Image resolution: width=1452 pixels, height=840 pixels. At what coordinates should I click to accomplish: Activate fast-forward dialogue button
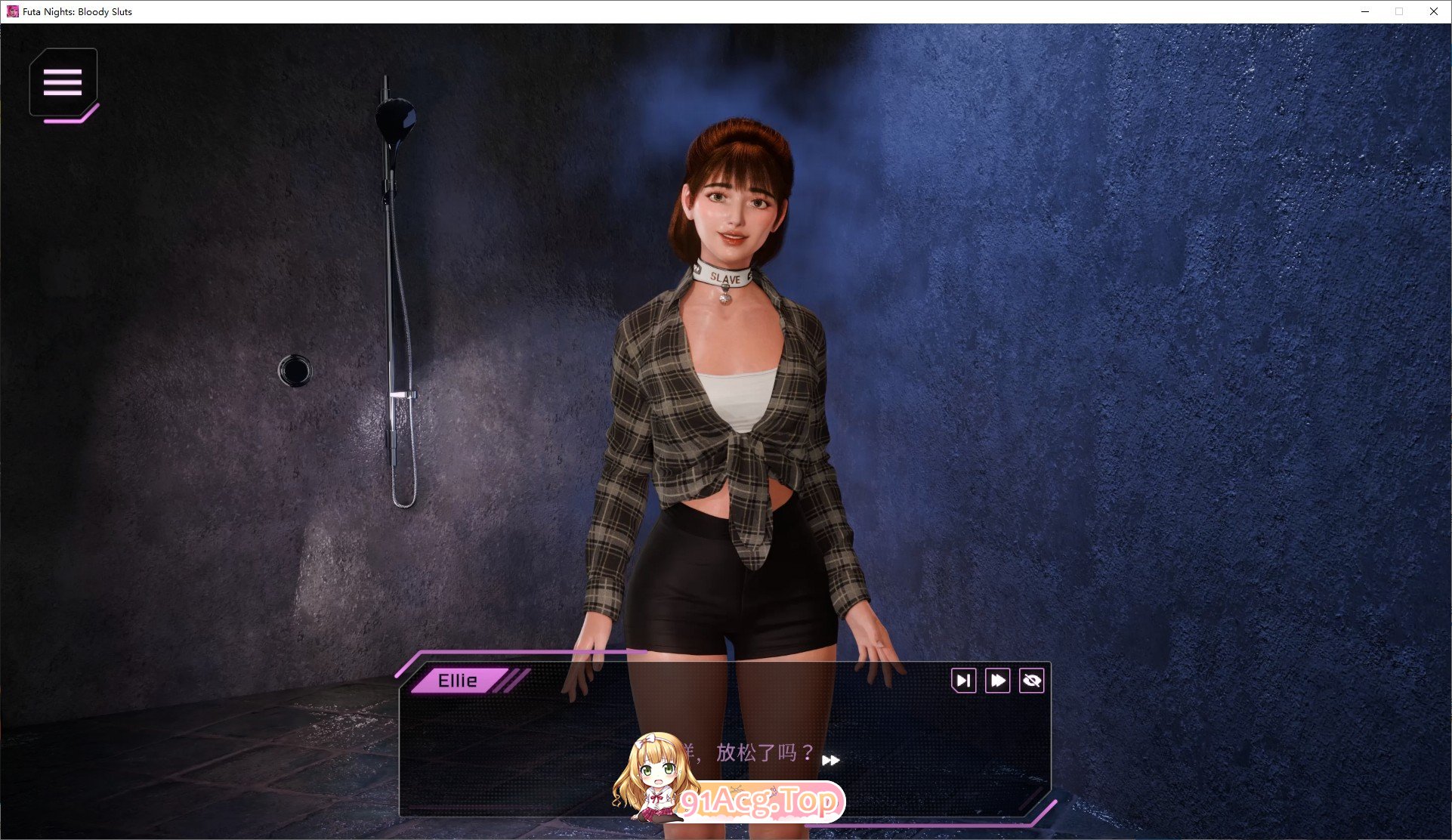(x=997, y=681)
